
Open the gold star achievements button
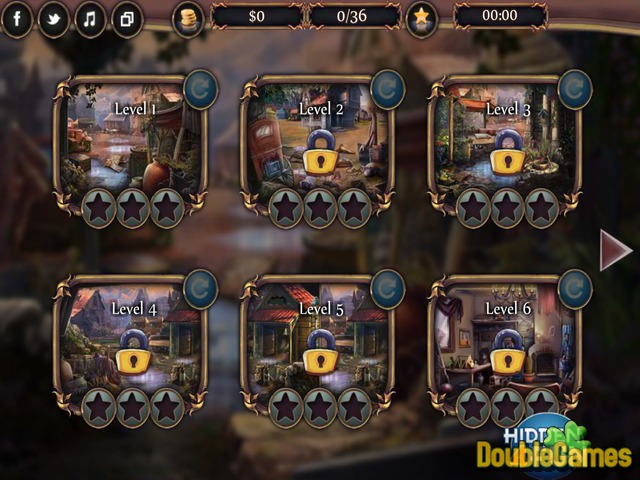point(422,18)
